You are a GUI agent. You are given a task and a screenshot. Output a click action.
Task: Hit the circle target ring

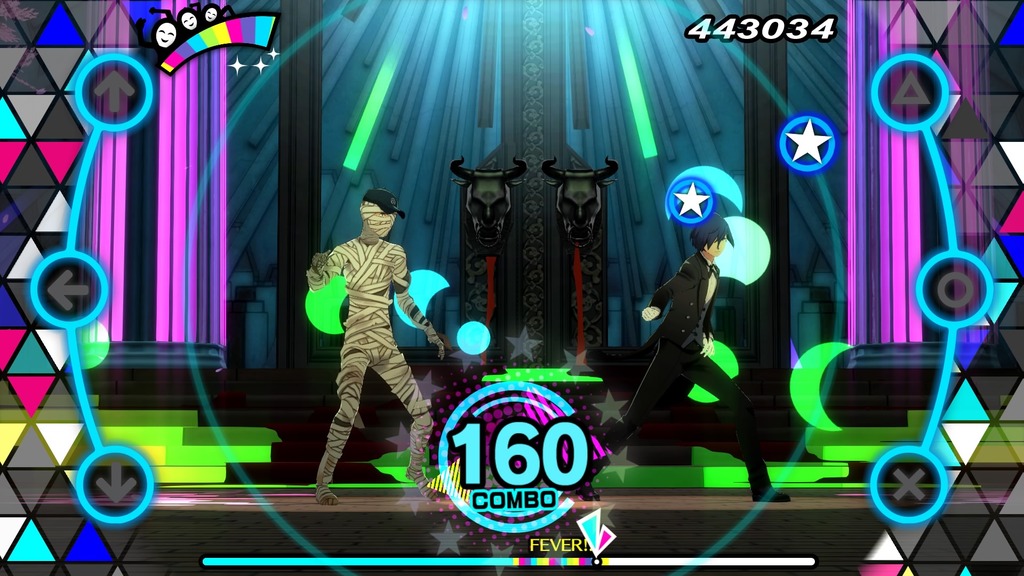click(954, 290)
